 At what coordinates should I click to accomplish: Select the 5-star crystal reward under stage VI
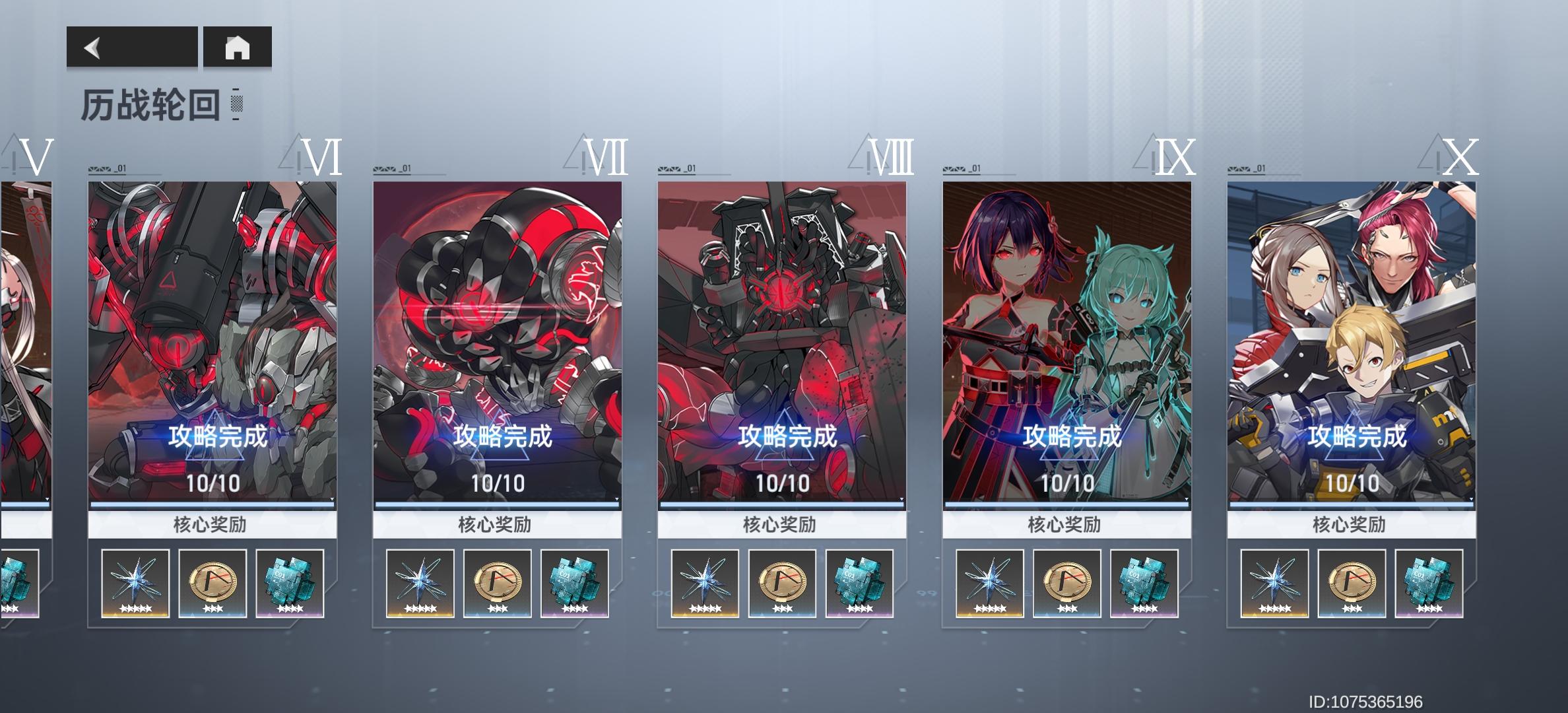[135, 584]
